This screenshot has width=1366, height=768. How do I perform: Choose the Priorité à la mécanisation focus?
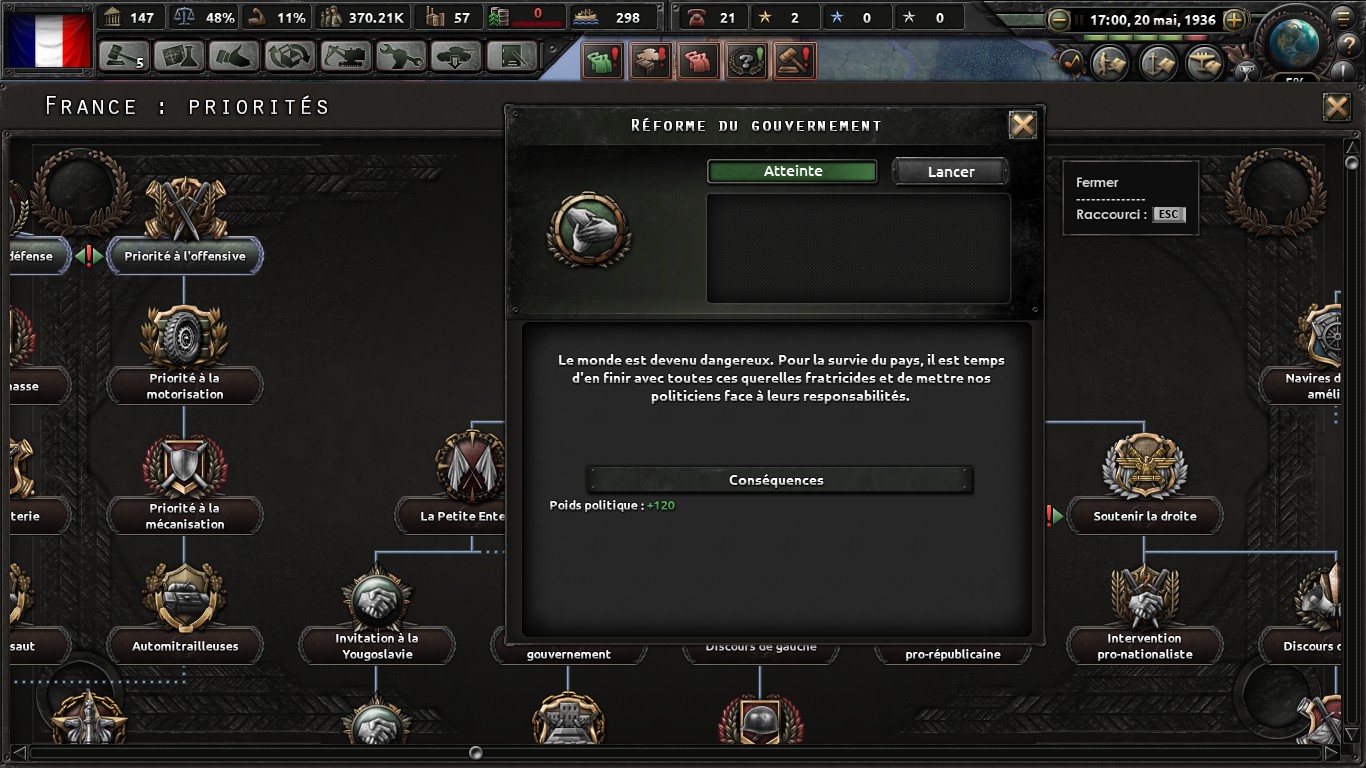pyautogui.click(x=184, y=516)
